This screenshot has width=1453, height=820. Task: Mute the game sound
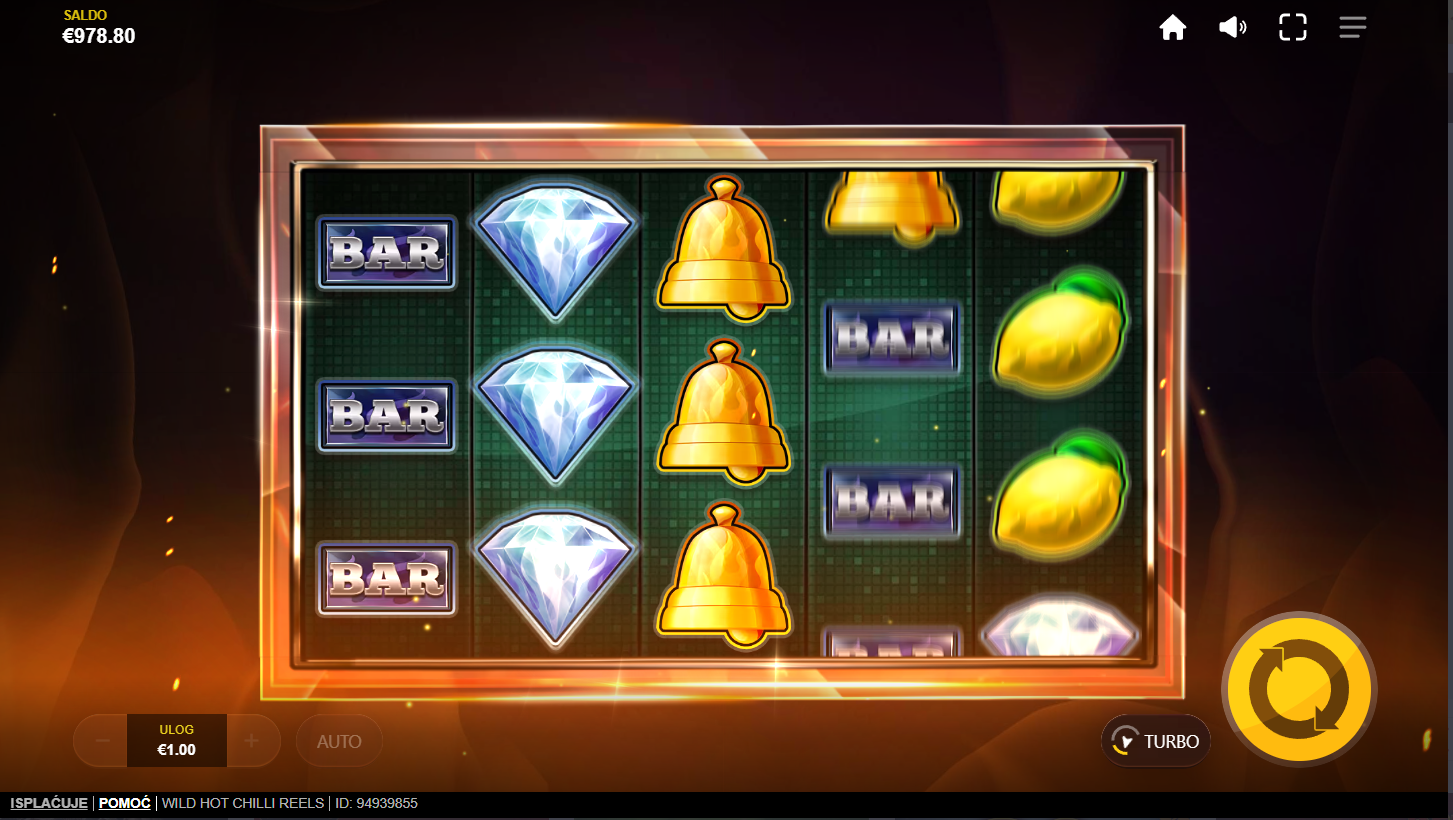[1232, 28]
